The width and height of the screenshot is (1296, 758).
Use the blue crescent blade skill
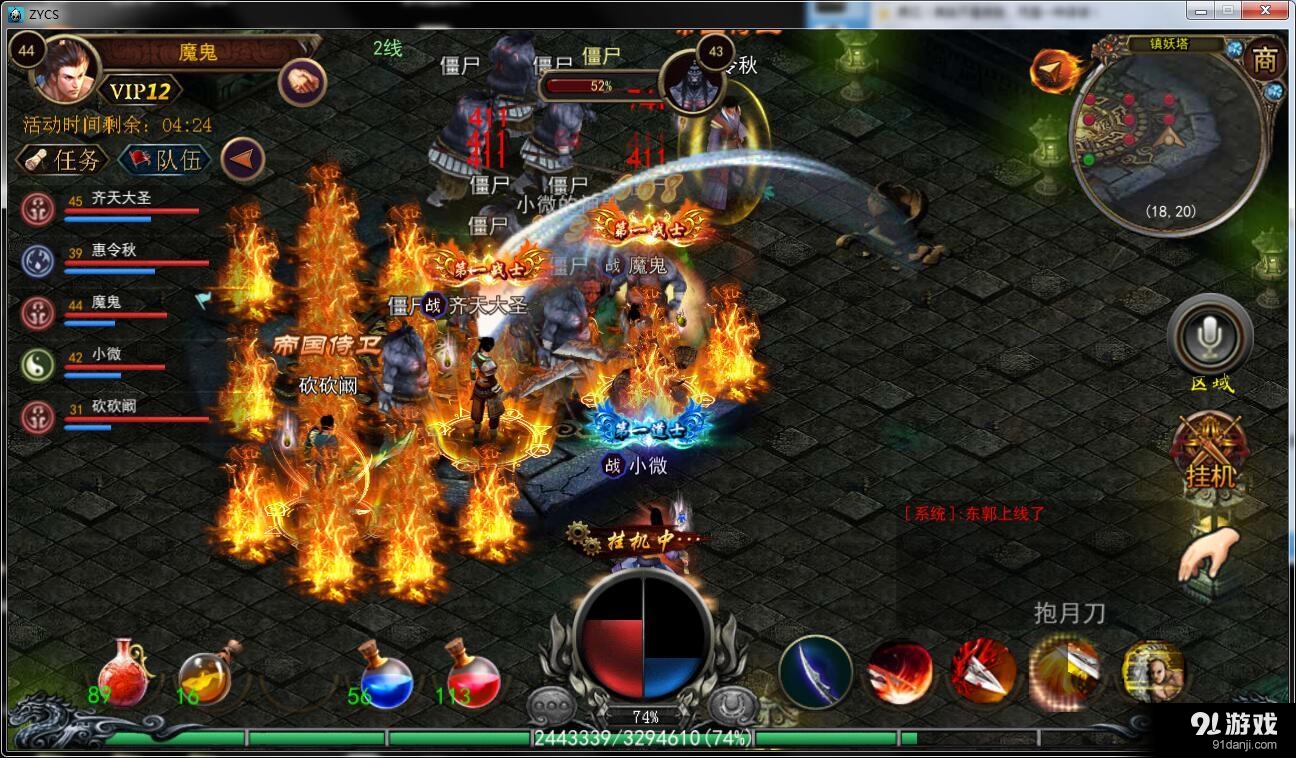pos(815,671)
